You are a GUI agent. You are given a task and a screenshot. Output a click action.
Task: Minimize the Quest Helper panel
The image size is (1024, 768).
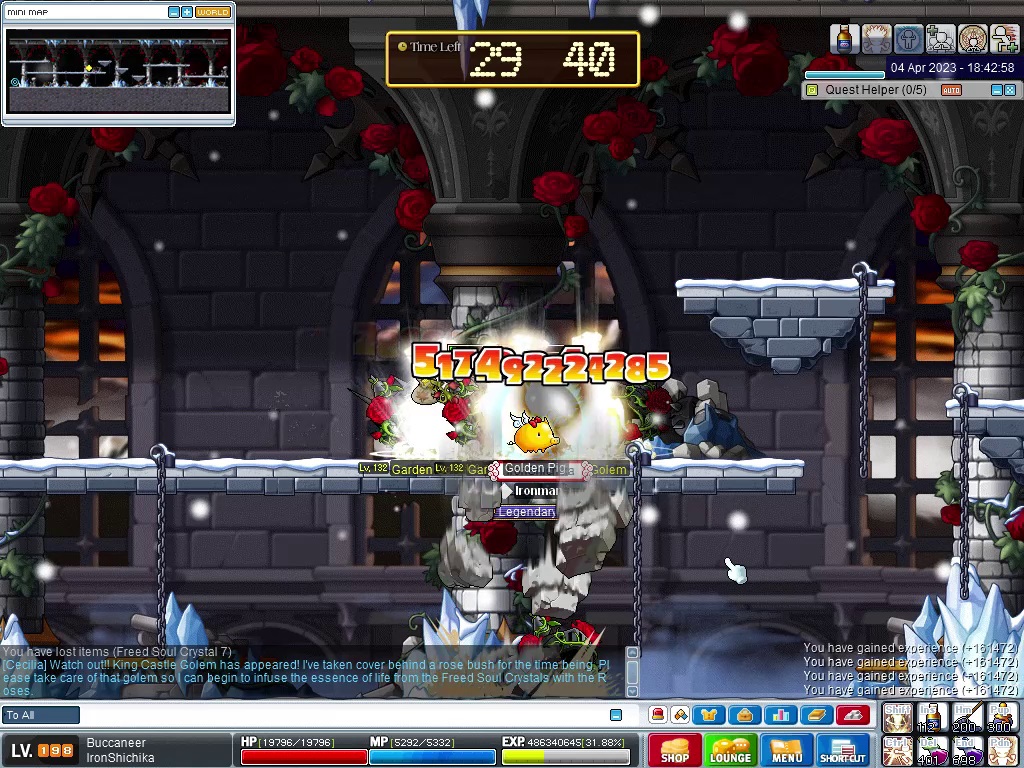click(x=996, y=90)
